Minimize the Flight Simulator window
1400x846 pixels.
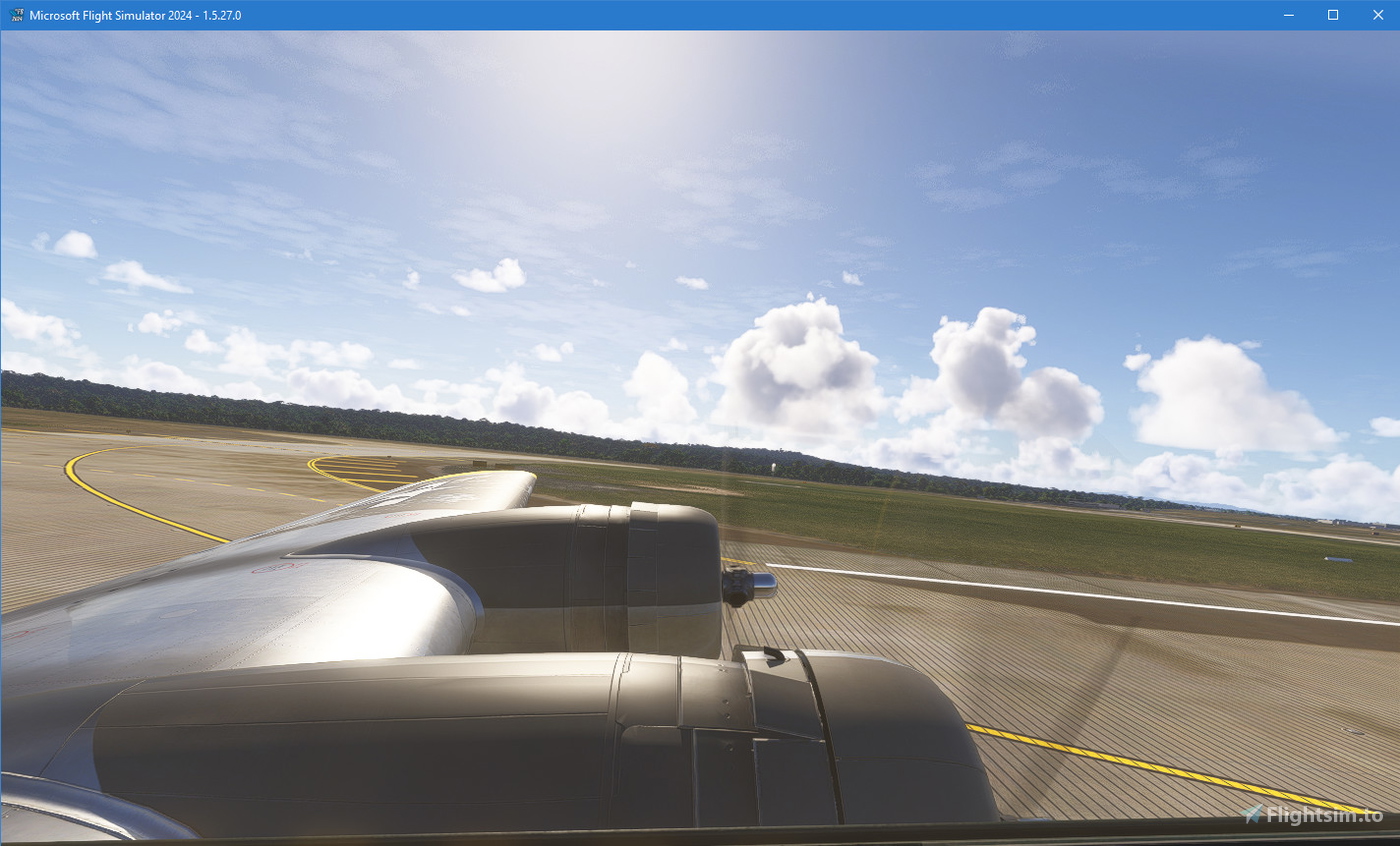tap(1288, 15)
